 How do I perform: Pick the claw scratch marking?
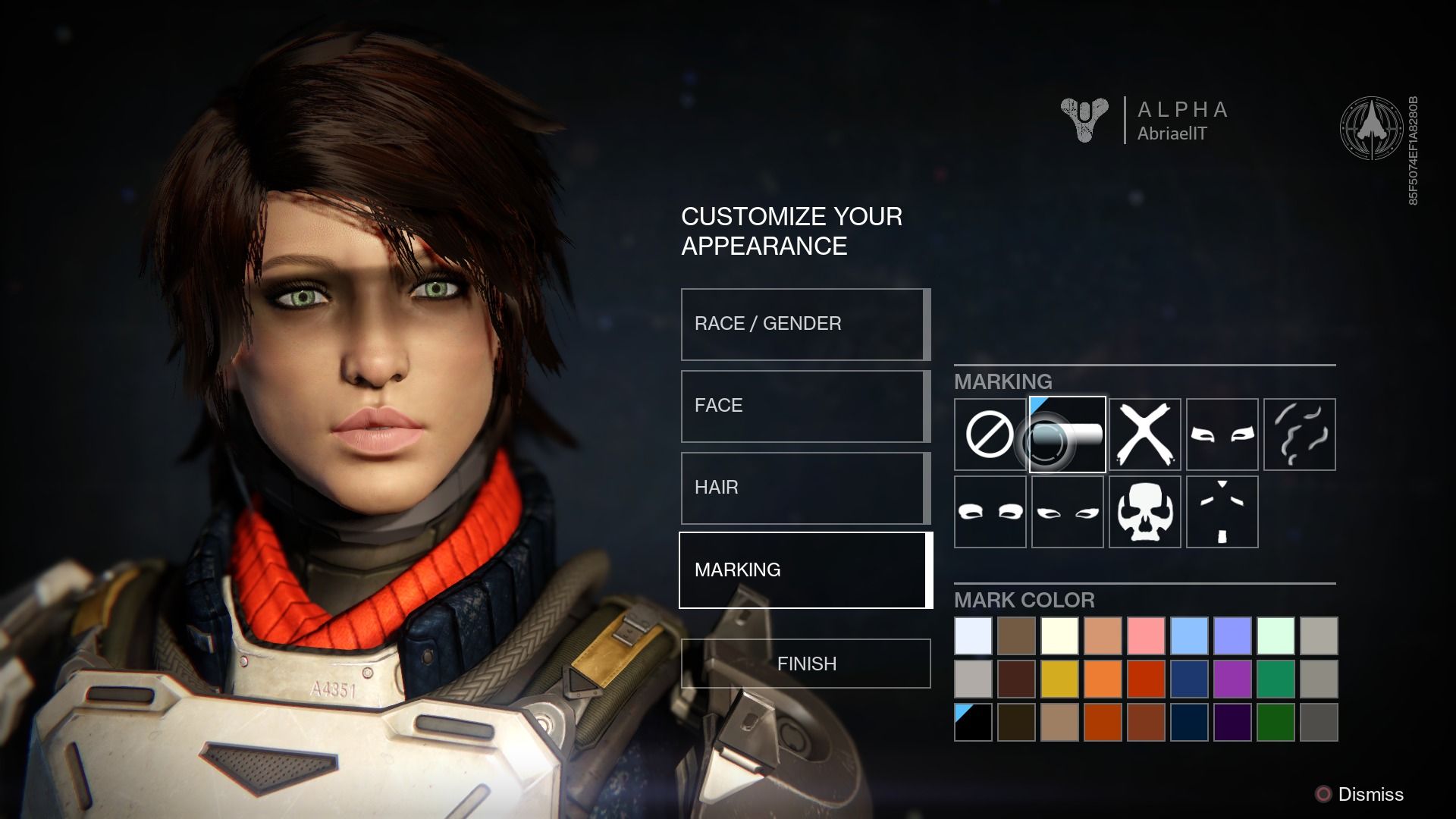(1299, 434)
